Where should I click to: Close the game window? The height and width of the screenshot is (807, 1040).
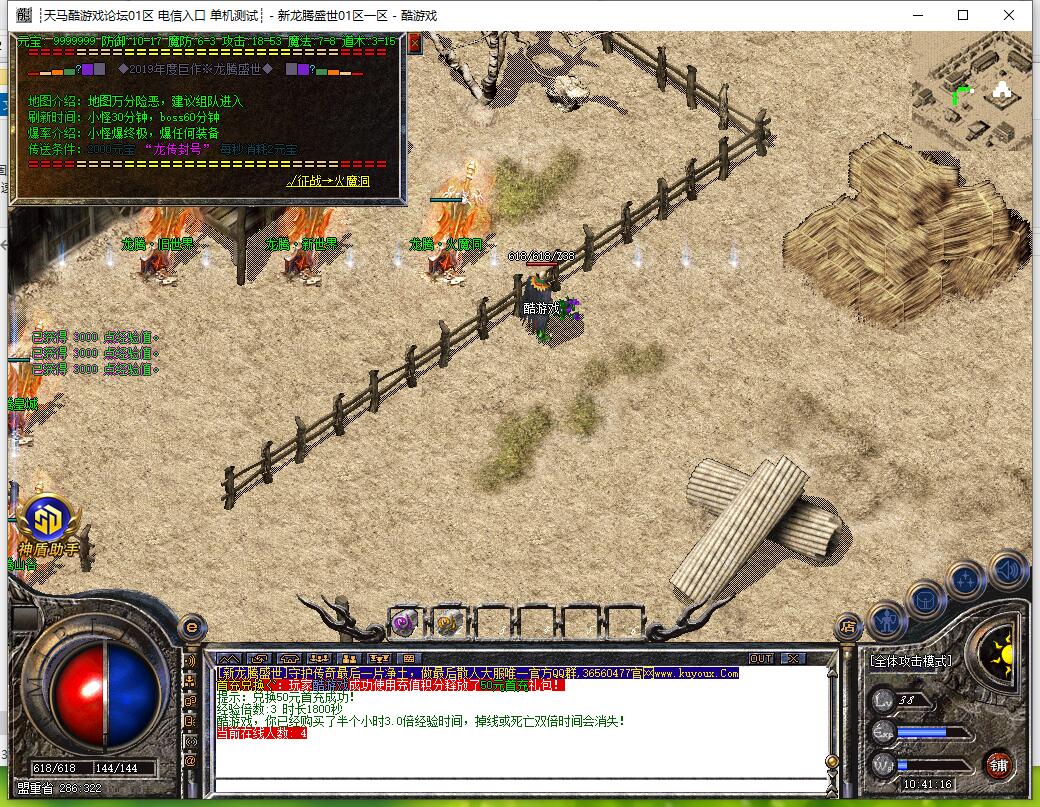click(x=1009, y=15)
